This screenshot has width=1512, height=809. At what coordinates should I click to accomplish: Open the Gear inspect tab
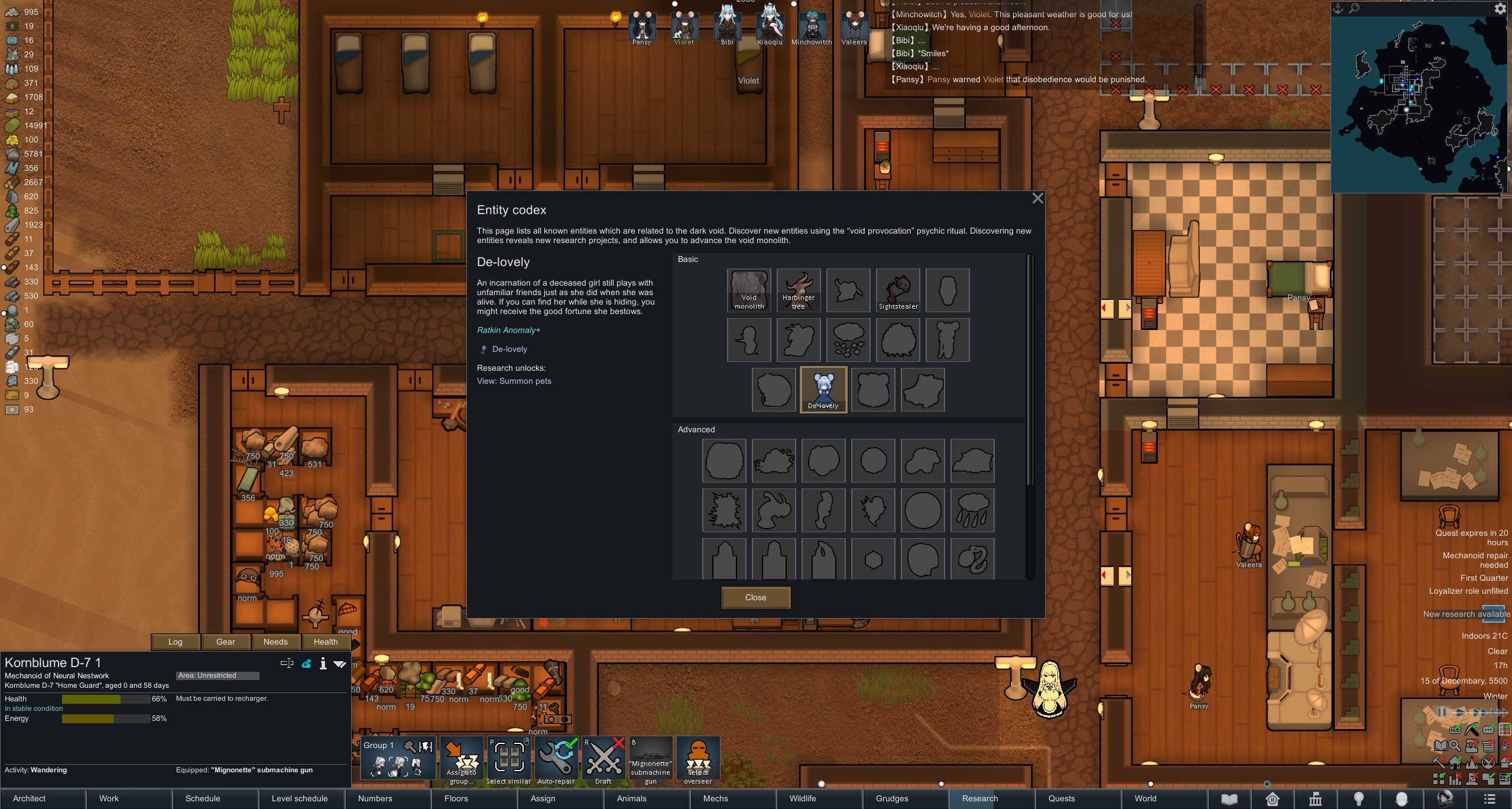tap(225, 642)
